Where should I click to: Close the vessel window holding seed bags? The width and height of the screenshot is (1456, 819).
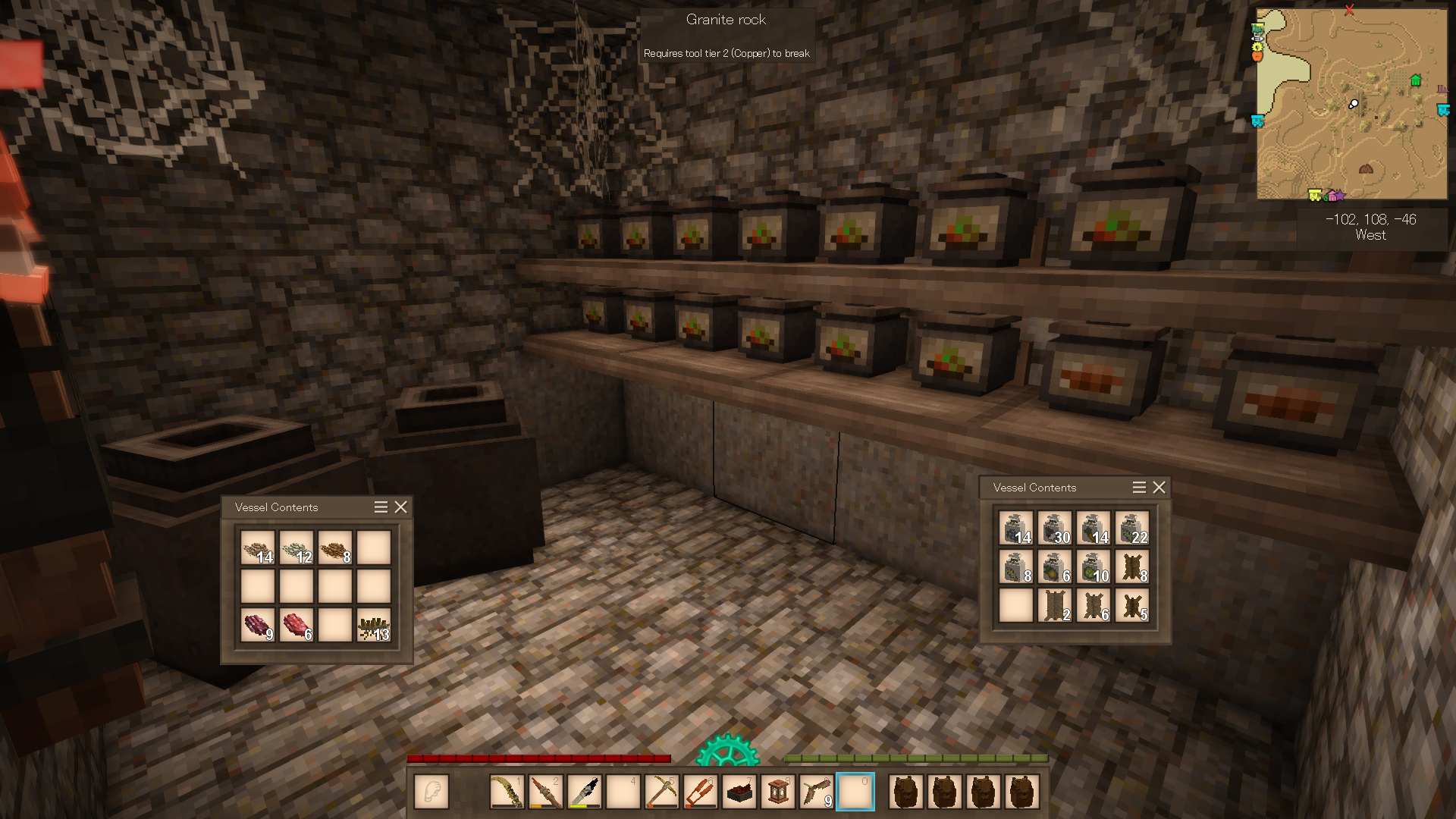pos(1159,488)
